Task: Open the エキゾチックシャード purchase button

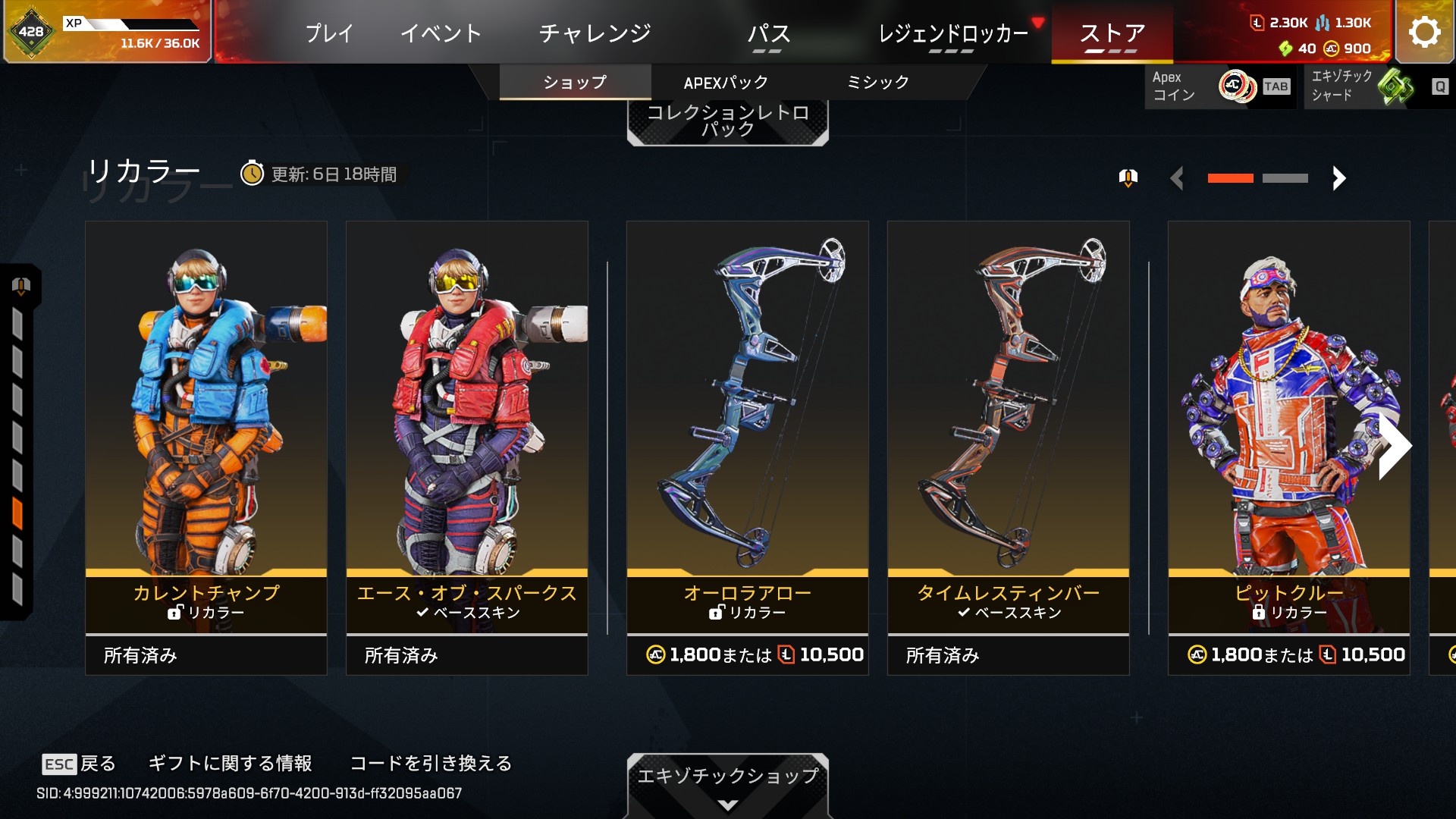Action: (1377, 86)
